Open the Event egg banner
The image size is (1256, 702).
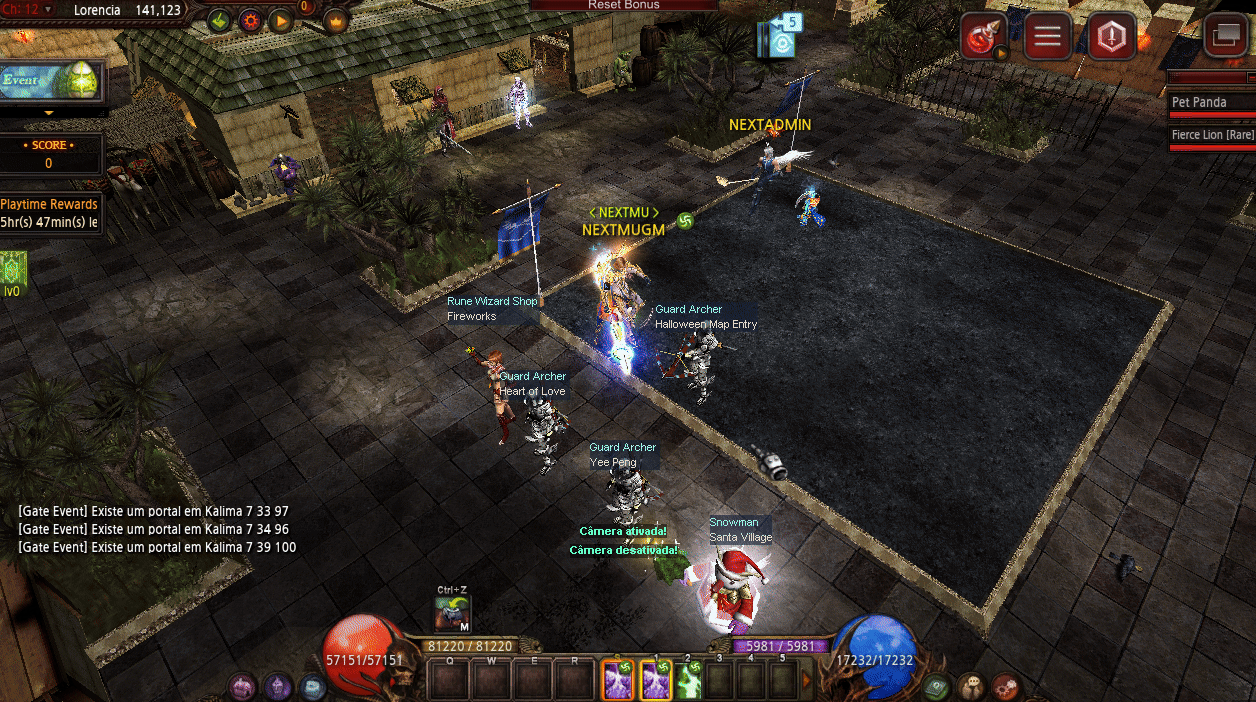tap(50, 80)
